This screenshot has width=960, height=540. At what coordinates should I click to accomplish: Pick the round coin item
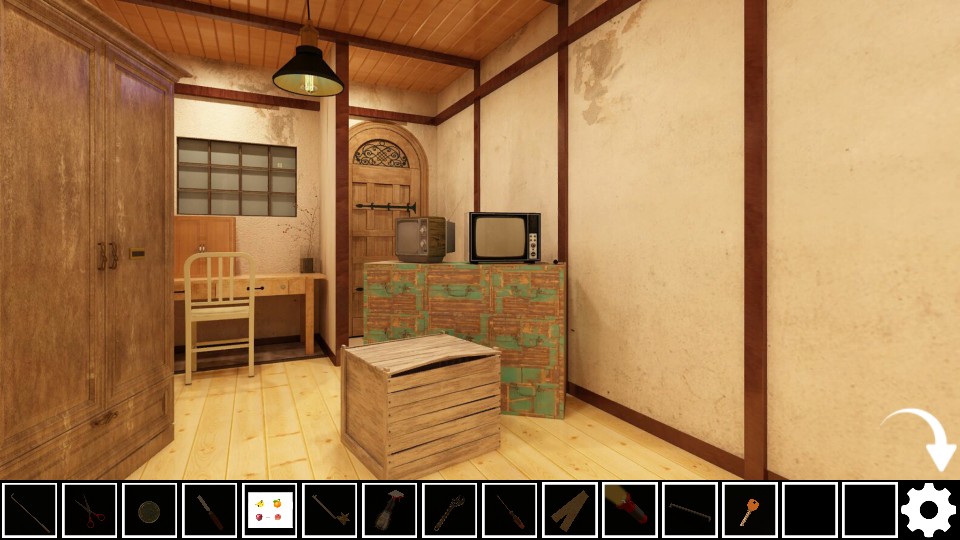pos(150,510)
